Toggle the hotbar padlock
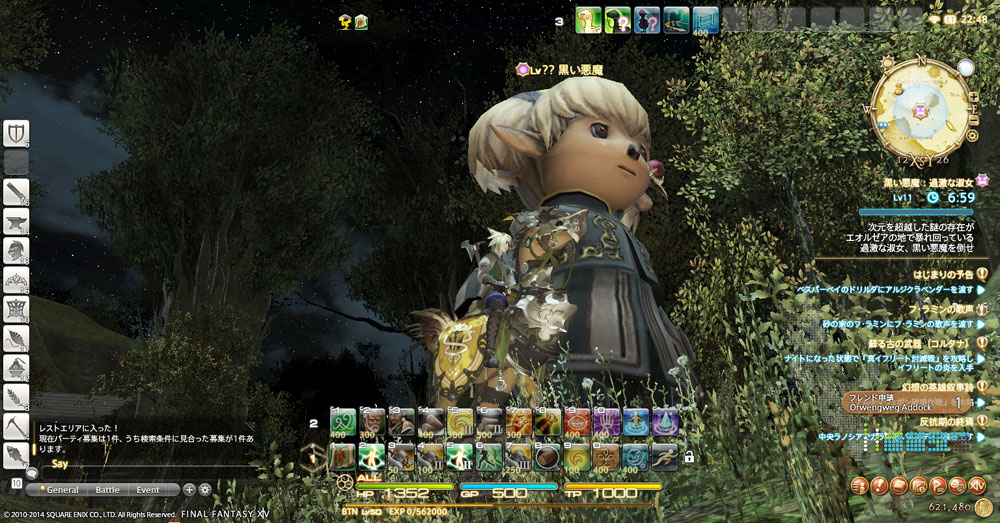Screen dimensions: 1000x523 click(x=689, y=457)
